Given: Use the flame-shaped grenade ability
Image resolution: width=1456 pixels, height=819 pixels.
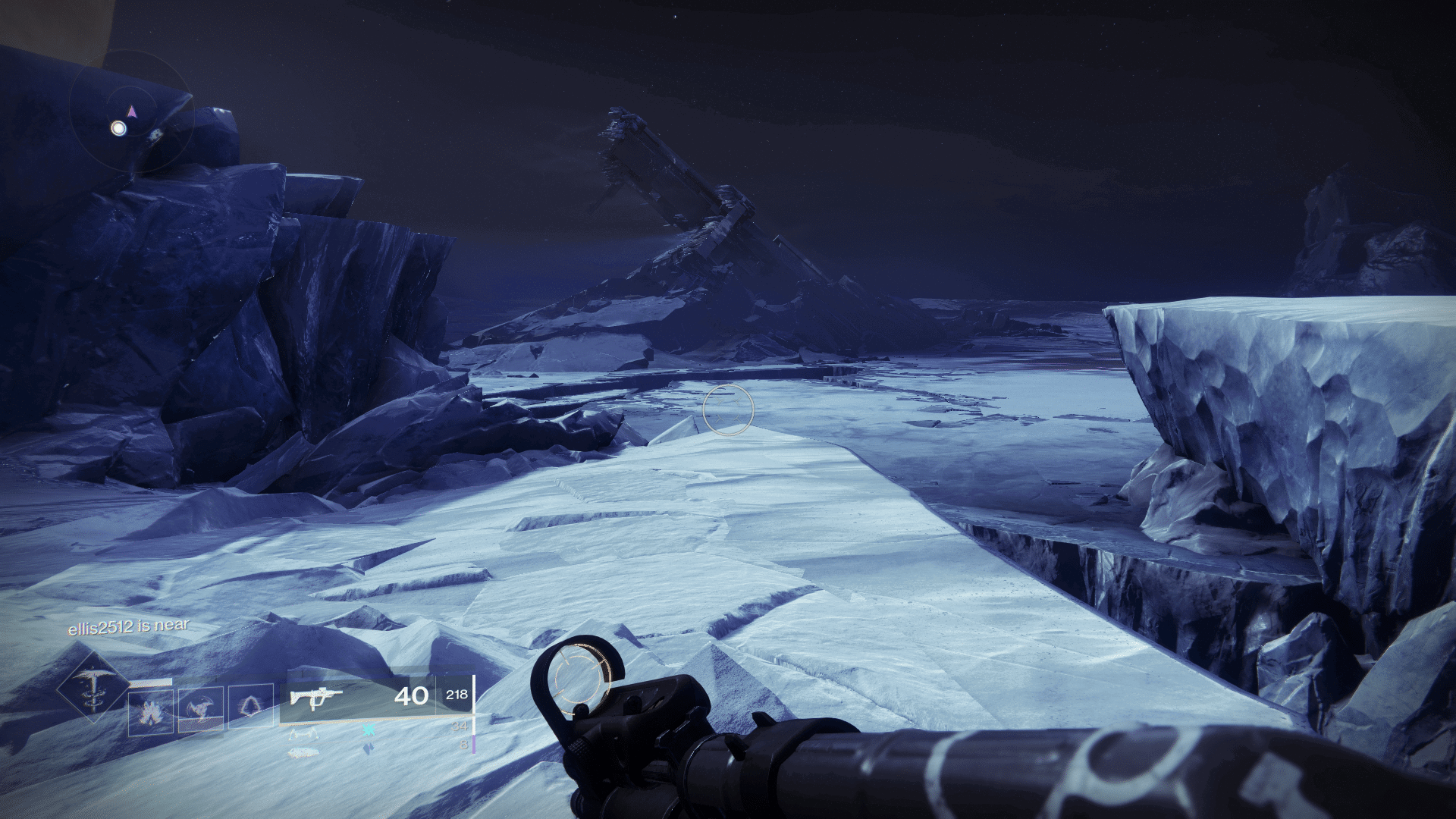Looking at the screenshot, I should (150, 712).
